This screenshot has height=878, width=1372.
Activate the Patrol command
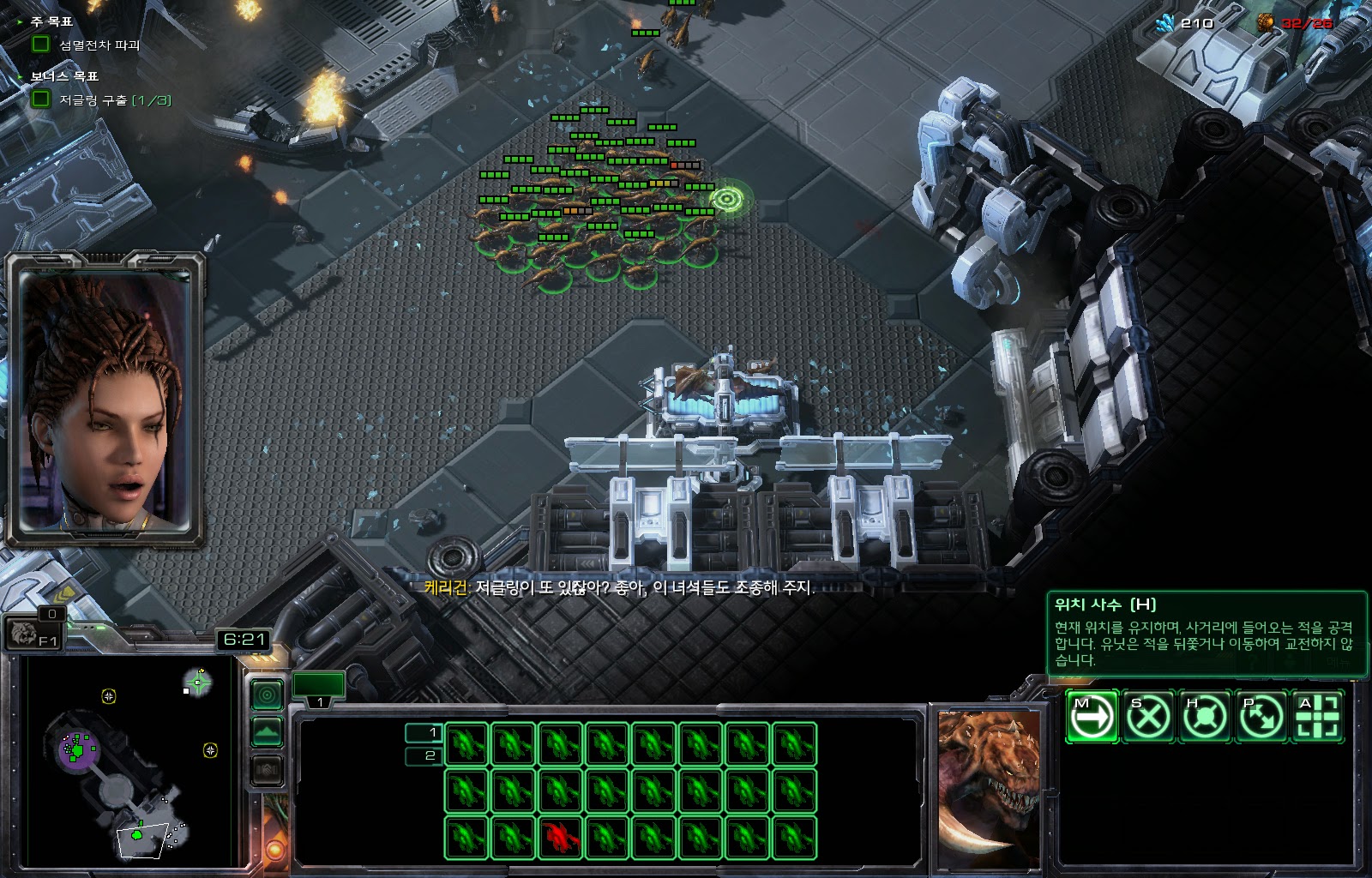click(1261, 716)
